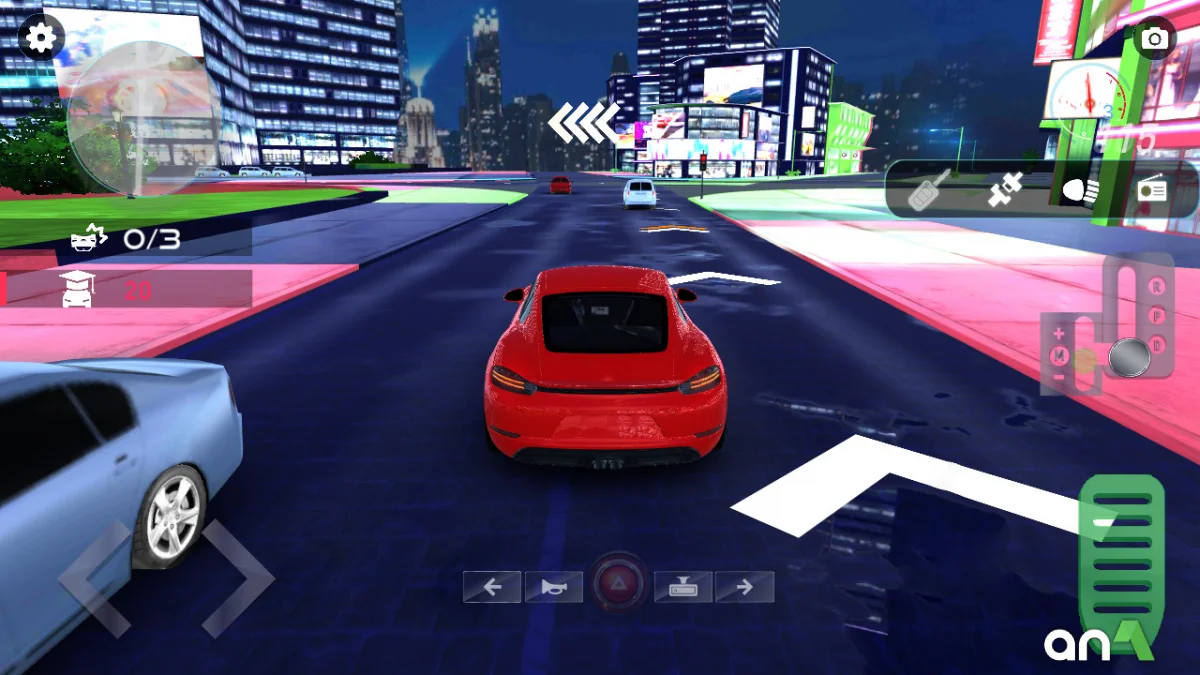Honk the horn button
The width and height of the screenshot is (1200, 675).
(553, 587)
